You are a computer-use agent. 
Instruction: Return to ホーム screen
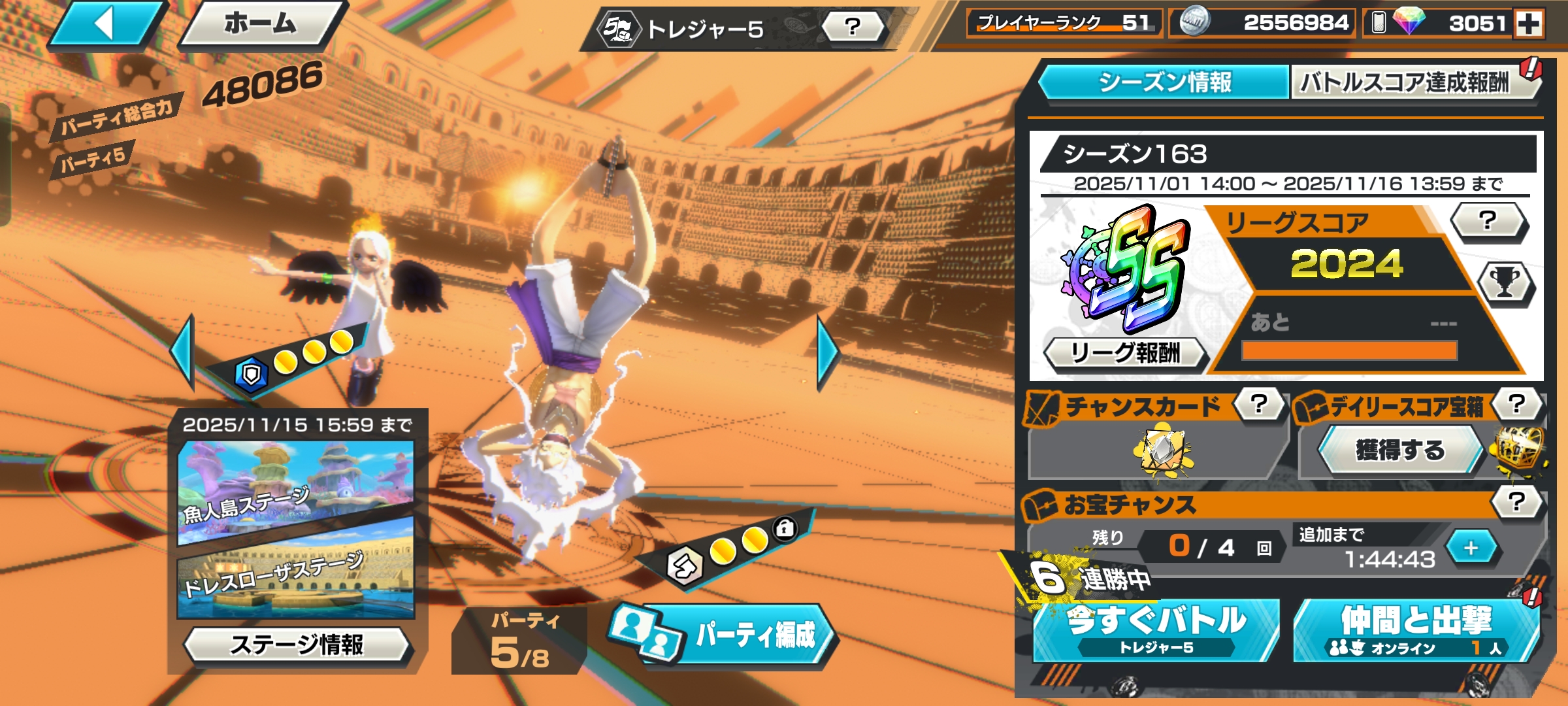pos(261,25)
